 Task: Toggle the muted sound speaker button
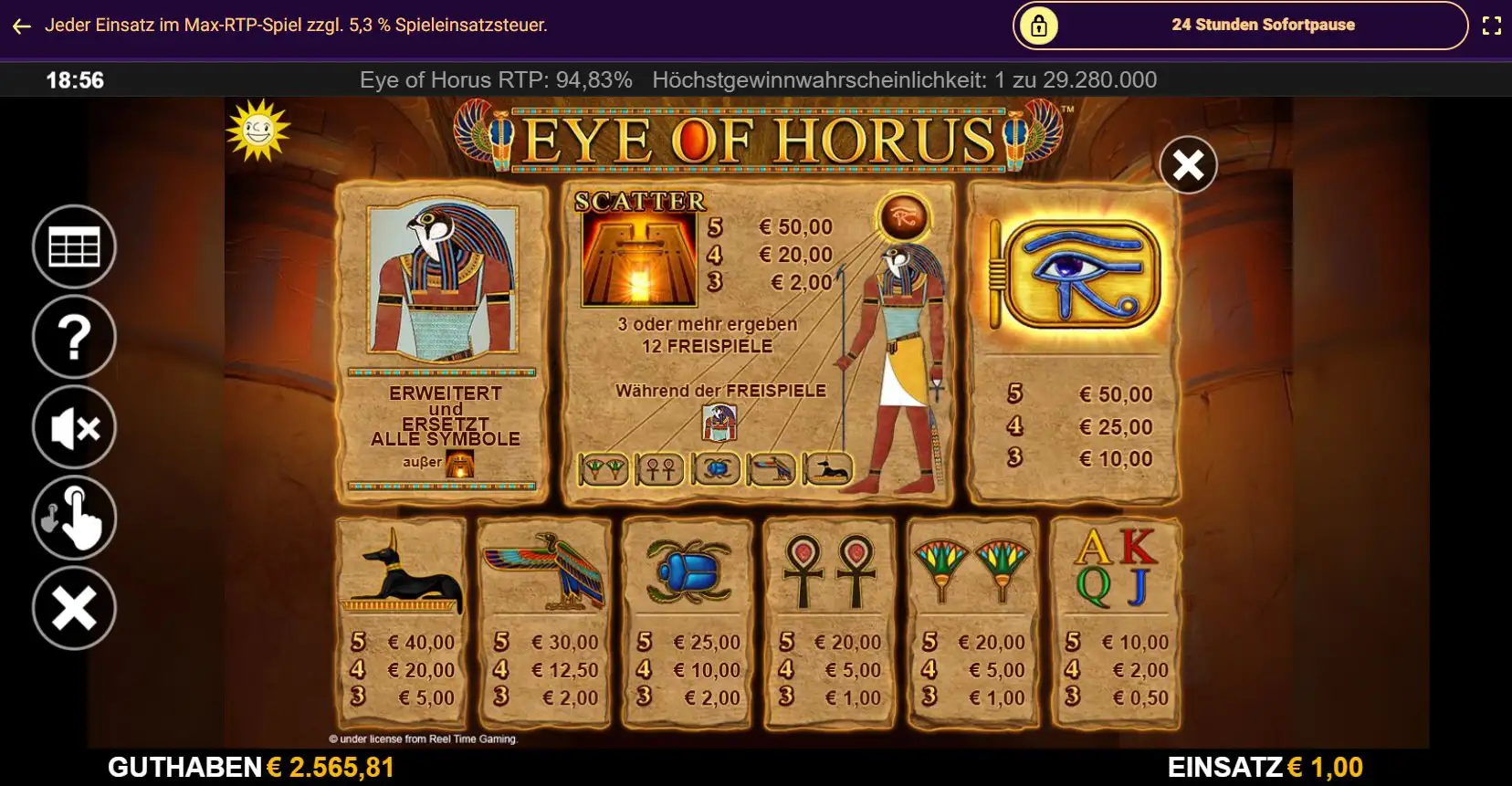point(74,427)
